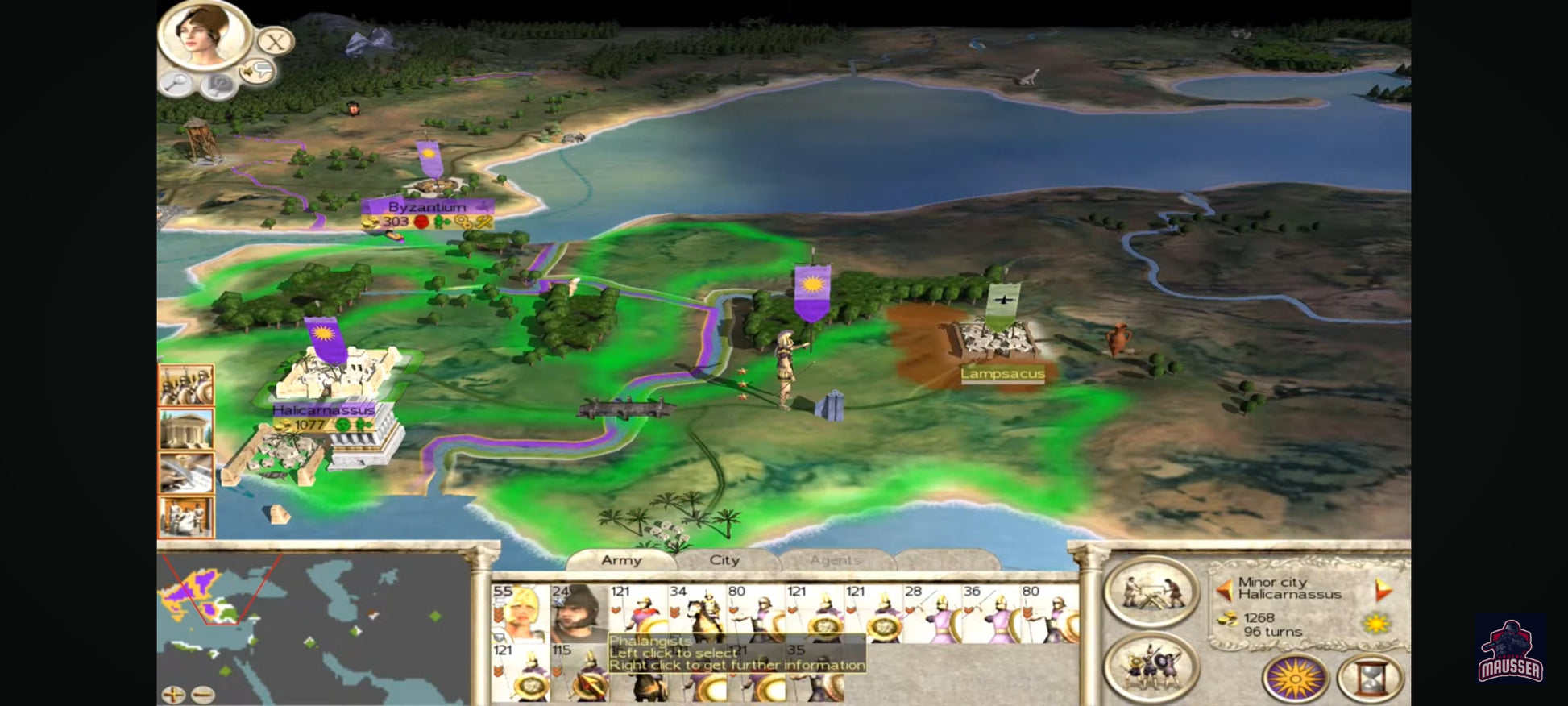Viewport: 1568px width, 706px height.
Task: Open the recruitment panel with three soldiers
Action: click(1151, 667)
